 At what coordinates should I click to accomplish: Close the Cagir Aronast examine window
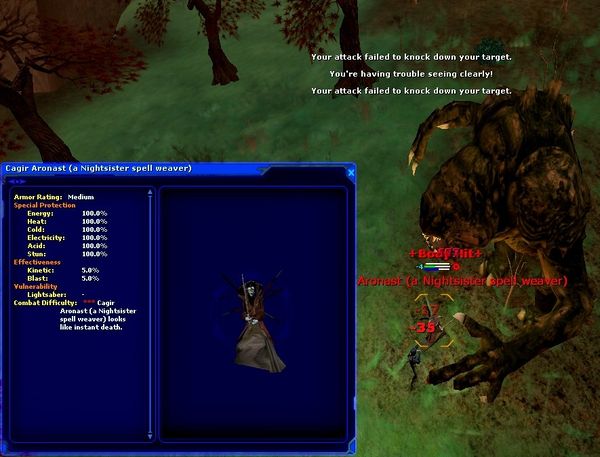[350, 170]
